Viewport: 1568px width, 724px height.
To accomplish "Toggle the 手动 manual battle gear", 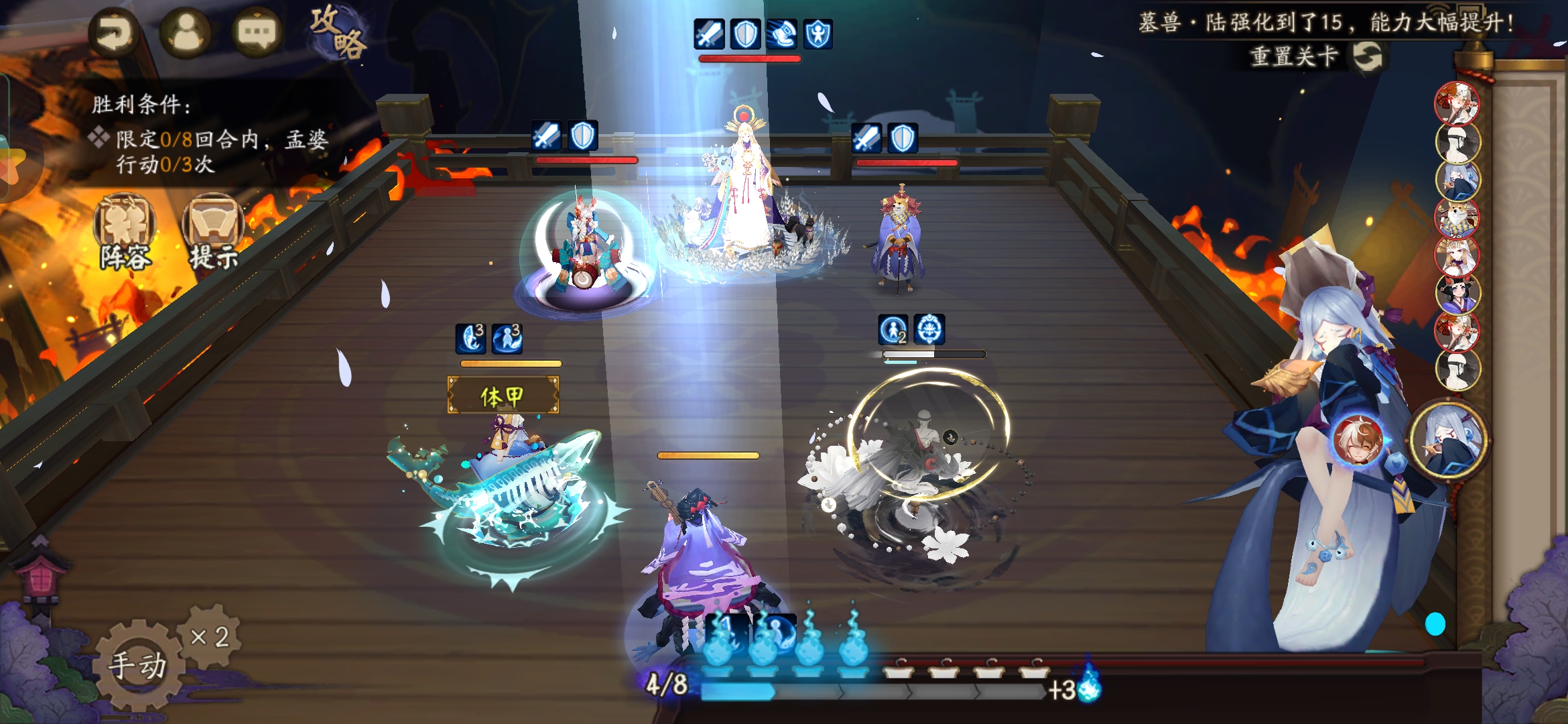I will (138, 664).
